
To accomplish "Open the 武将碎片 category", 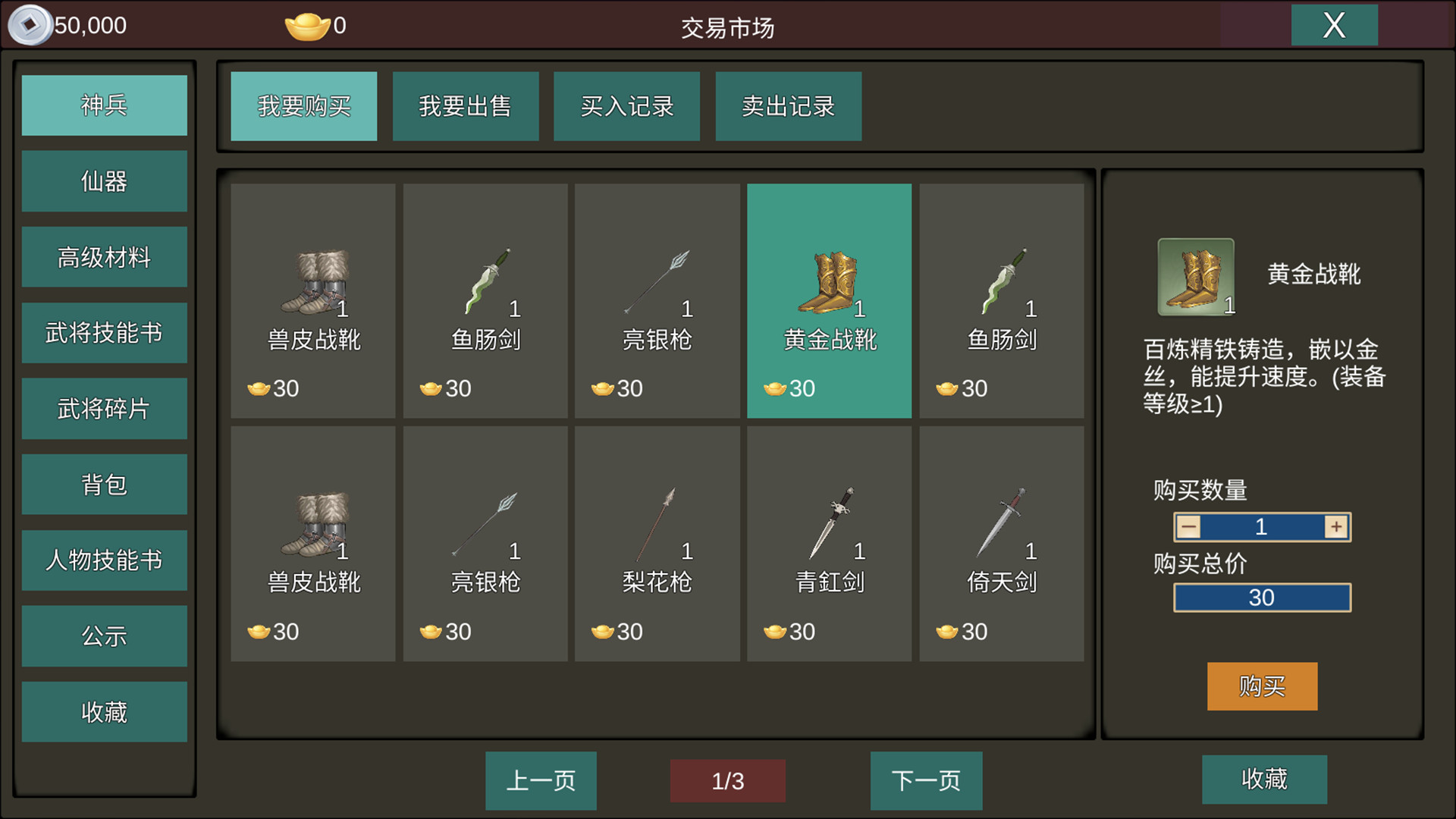I will click(104, 408).
